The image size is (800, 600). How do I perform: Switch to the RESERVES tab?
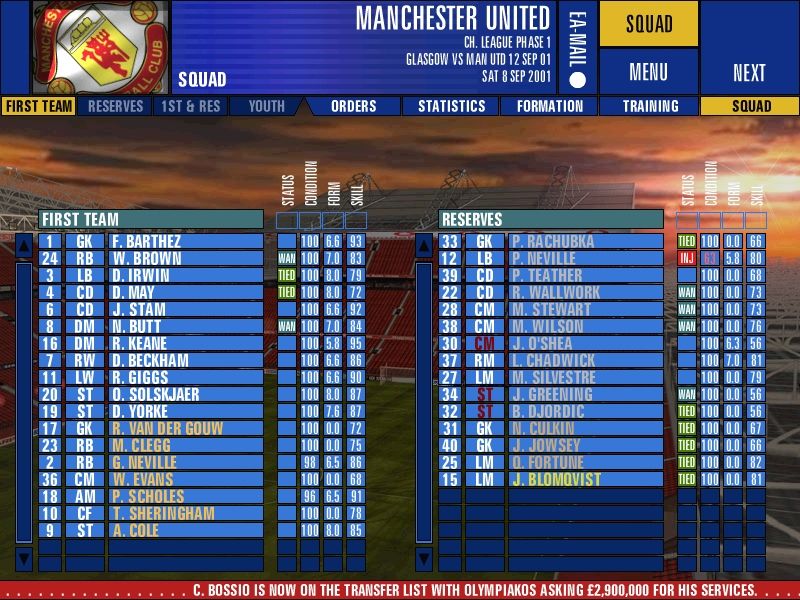(x=115, y=106)
